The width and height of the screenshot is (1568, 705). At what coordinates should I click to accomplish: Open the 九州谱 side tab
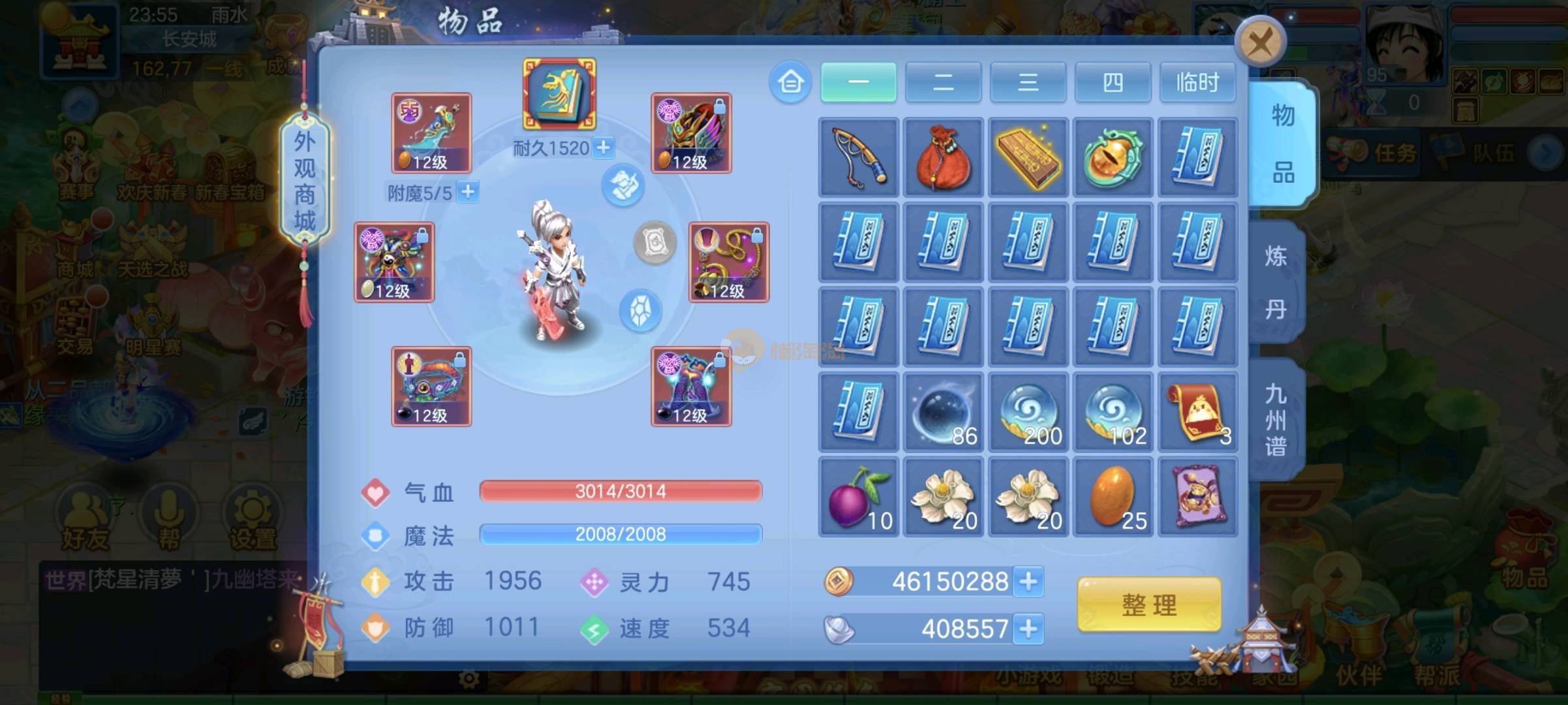1276,420
